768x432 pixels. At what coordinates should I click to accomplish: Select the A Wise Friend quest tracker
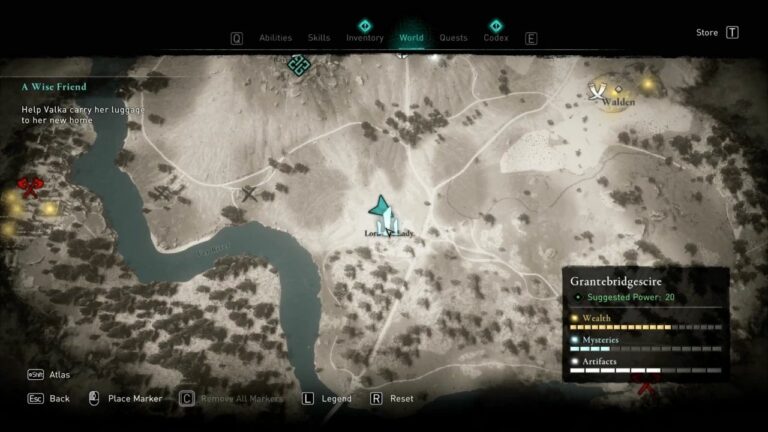click(x=56, y=87)
